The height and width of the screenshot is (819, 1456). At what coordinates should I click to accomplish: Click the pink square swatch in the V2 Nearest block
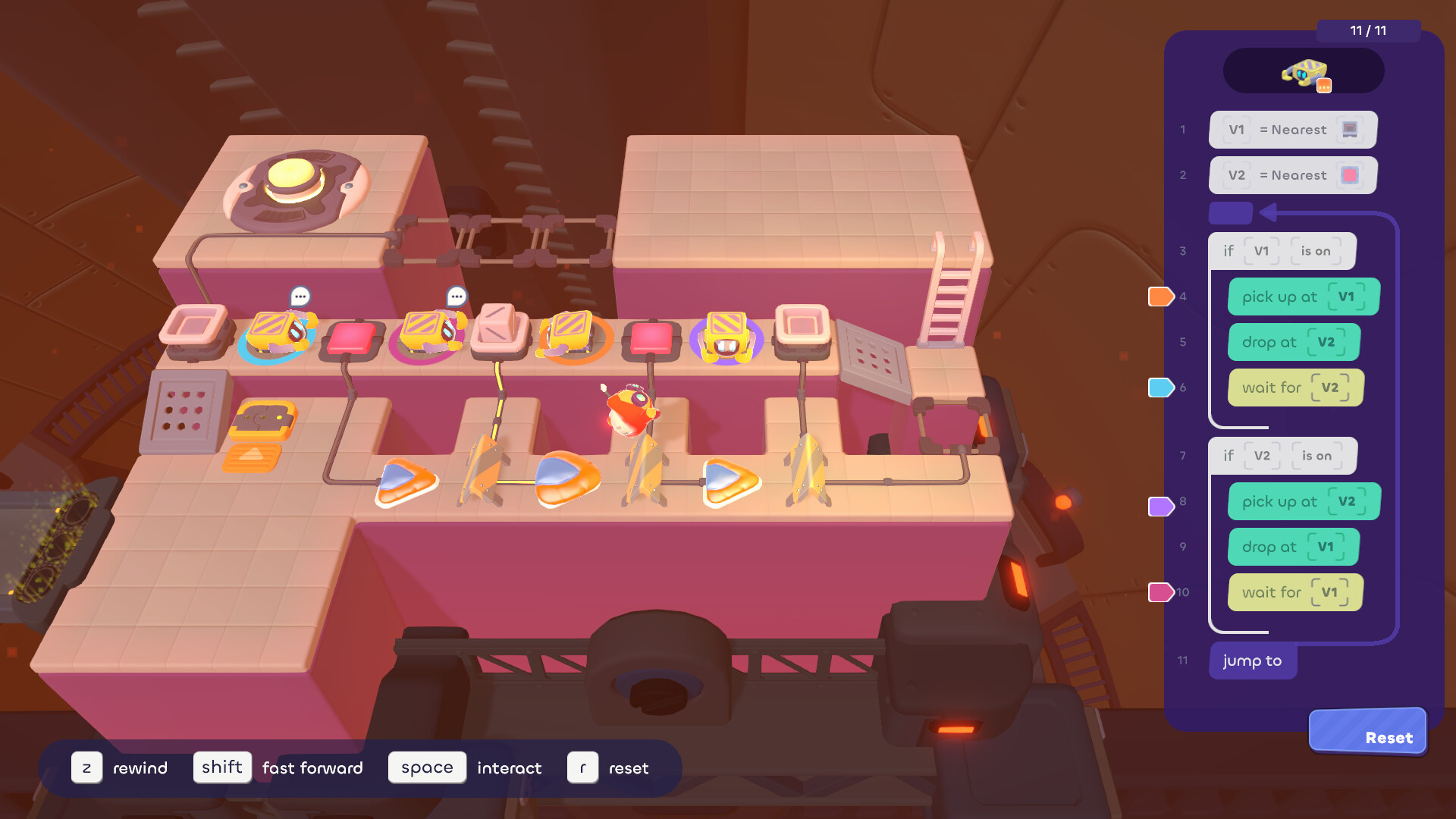1350,175
